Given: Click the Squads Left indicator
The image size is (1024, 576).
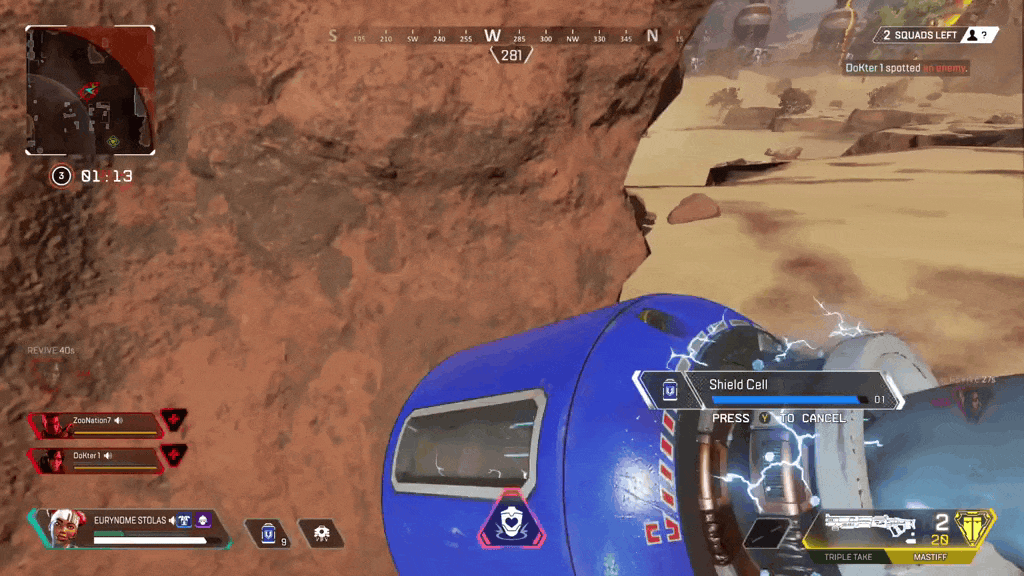Looking at the screenshot, I should click(x=936, y=35).
